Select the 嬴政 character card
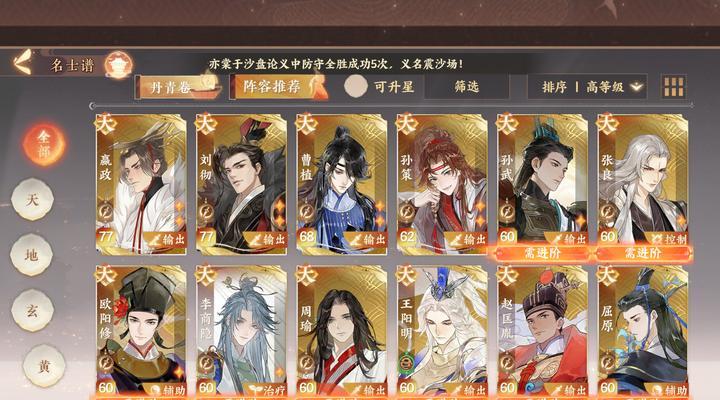The image size is (720, 400). tap(141, 182)
